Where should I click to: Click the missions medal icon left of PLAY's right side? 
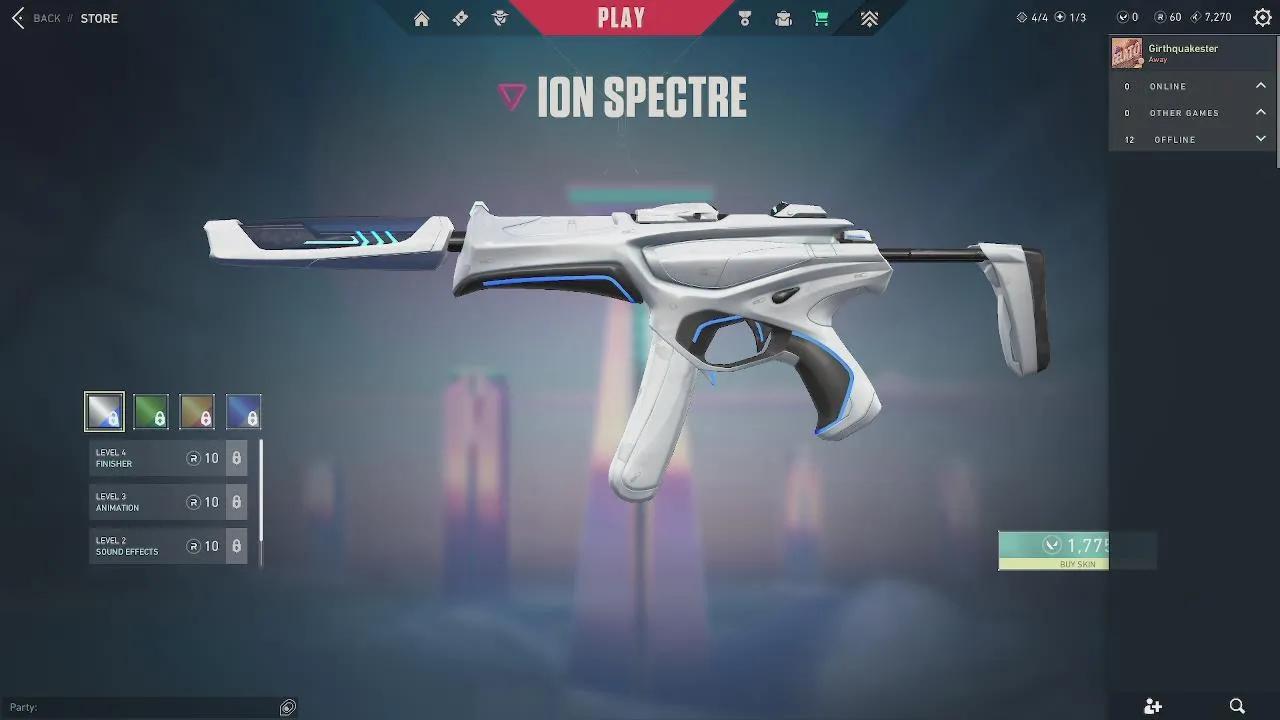(x=744, y=17)
